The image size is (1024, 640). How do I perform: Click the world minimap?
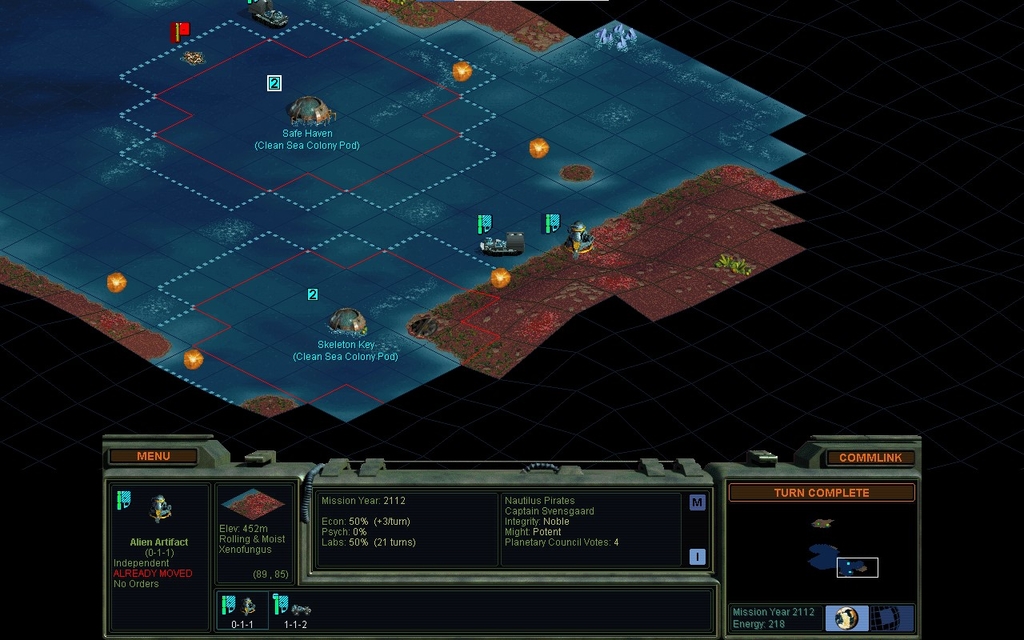(x=820, y=548)
